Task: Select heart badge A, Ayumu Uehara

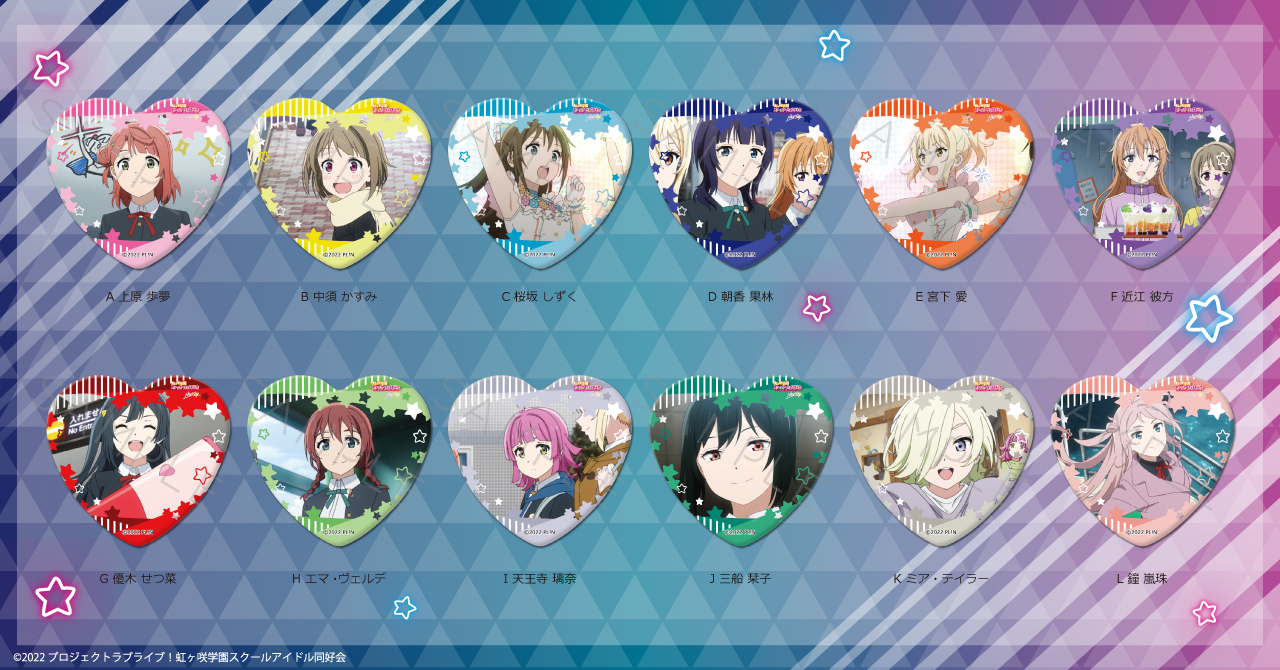Action: (139, 180)
